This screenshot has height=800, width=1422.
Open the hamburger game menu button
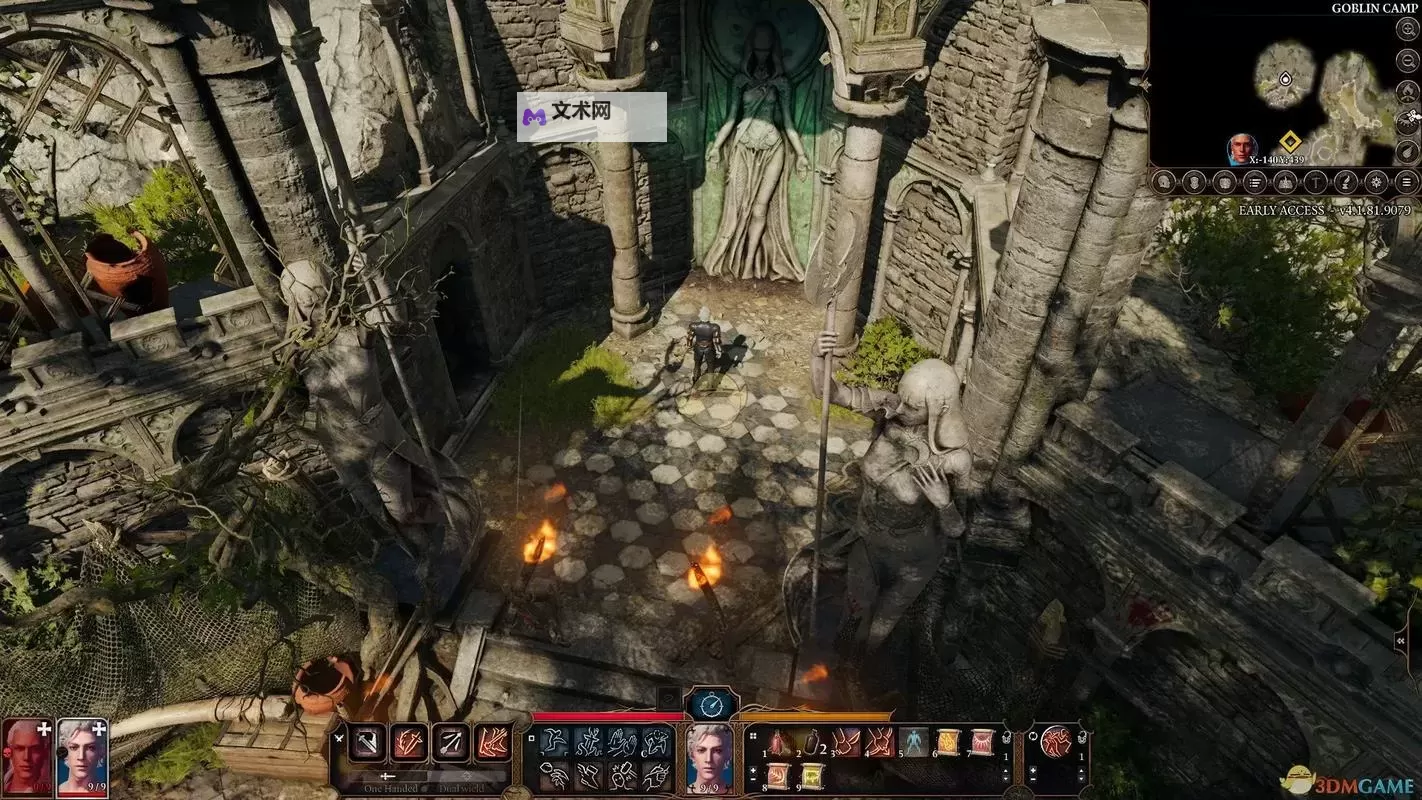click(x=1407, y=182)
